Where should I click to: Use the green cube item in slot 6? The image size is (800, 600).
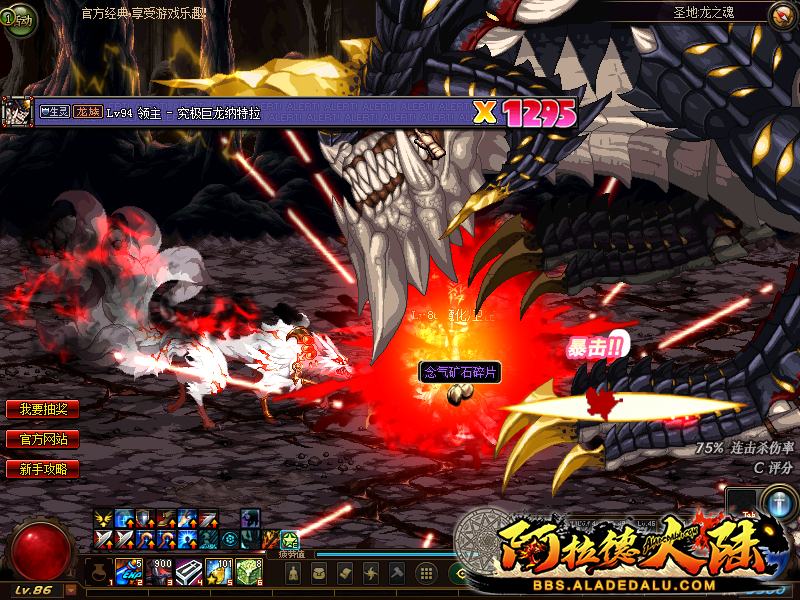coord(248,572)
